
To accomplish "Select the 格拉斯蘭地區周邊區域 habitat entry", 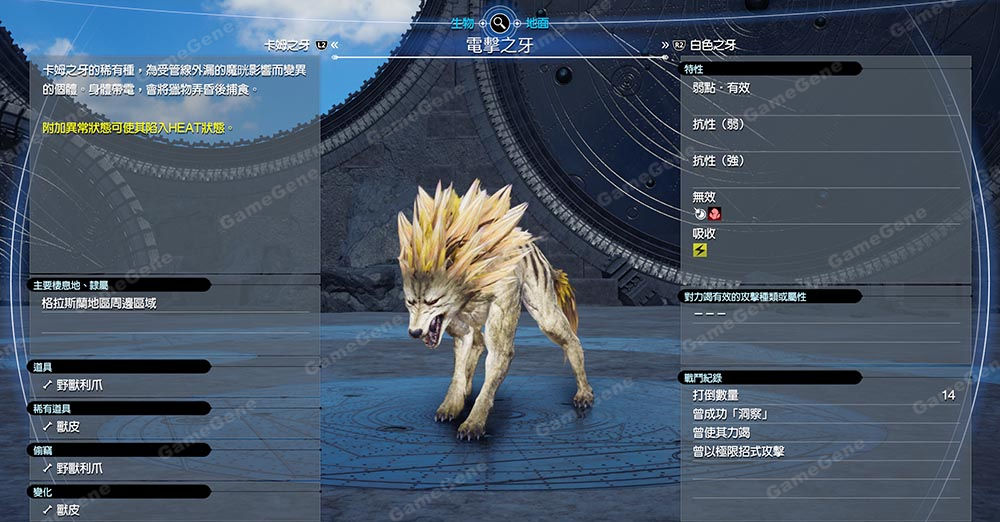I will coord(99,303).
